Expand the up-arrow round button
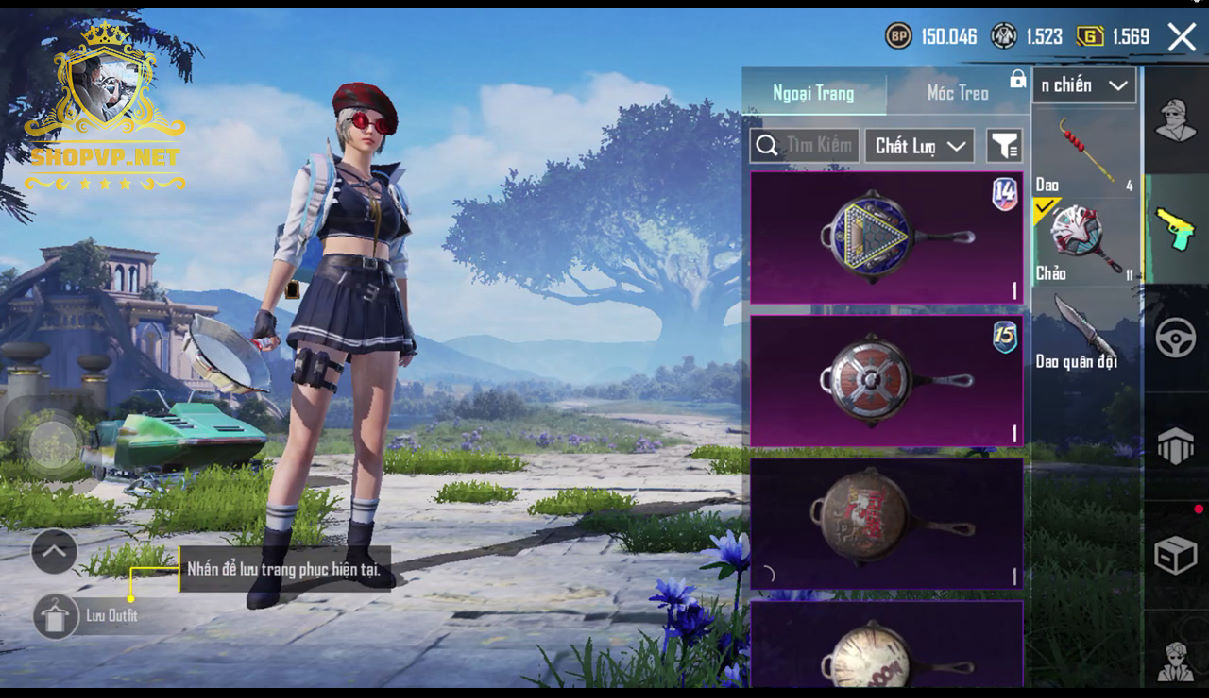Screen dimensions: 1209x698 click(x=54, y=551)
